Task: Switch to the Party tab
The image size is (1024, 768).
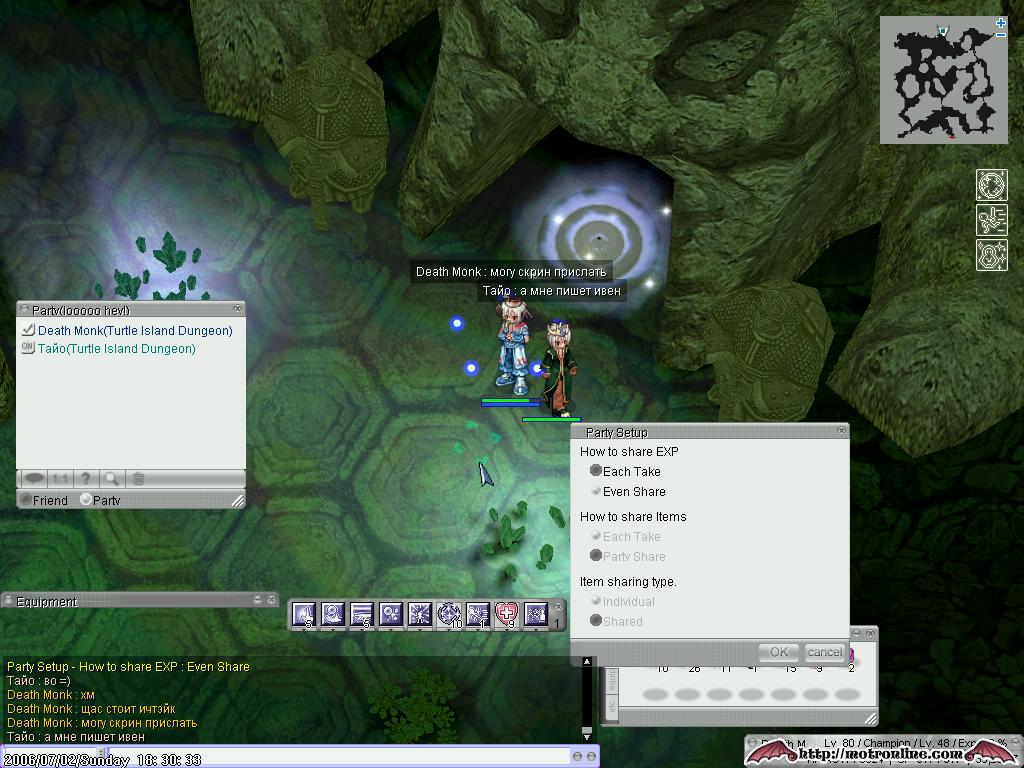Action: pos(87,500)
